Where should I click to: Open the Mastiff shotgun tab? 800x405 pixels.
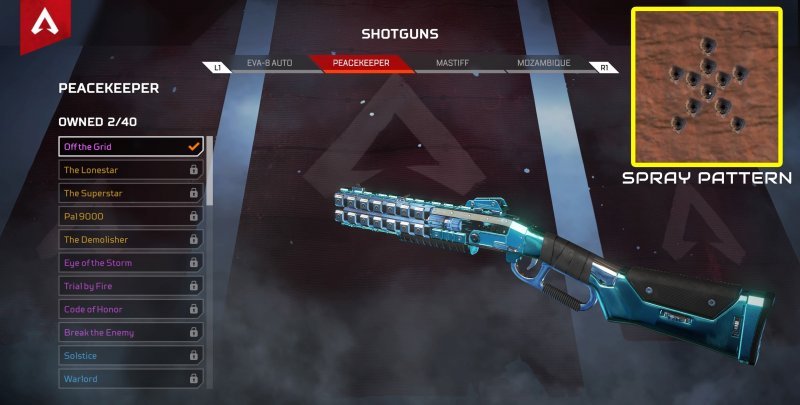pos(452,64)
